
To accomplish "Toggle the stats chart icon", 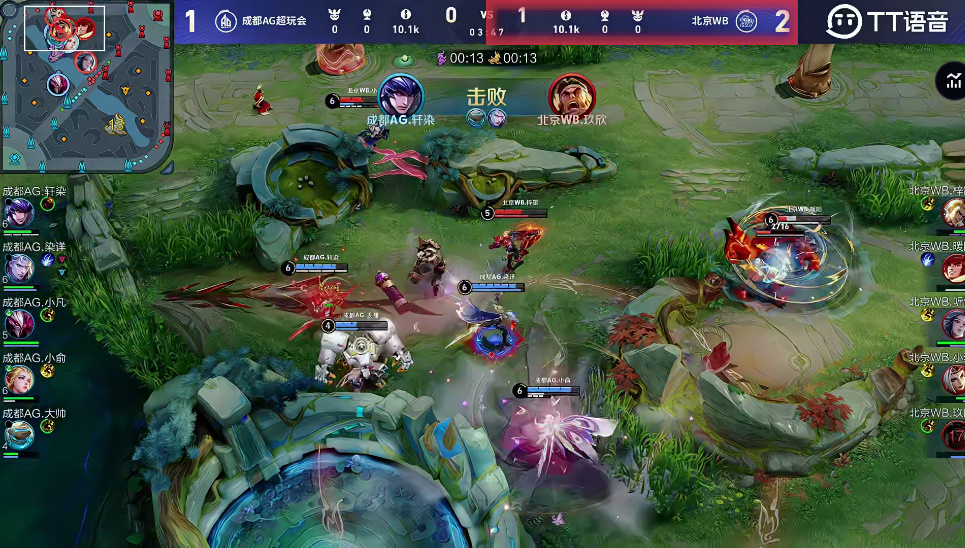I will click(949, 82).
